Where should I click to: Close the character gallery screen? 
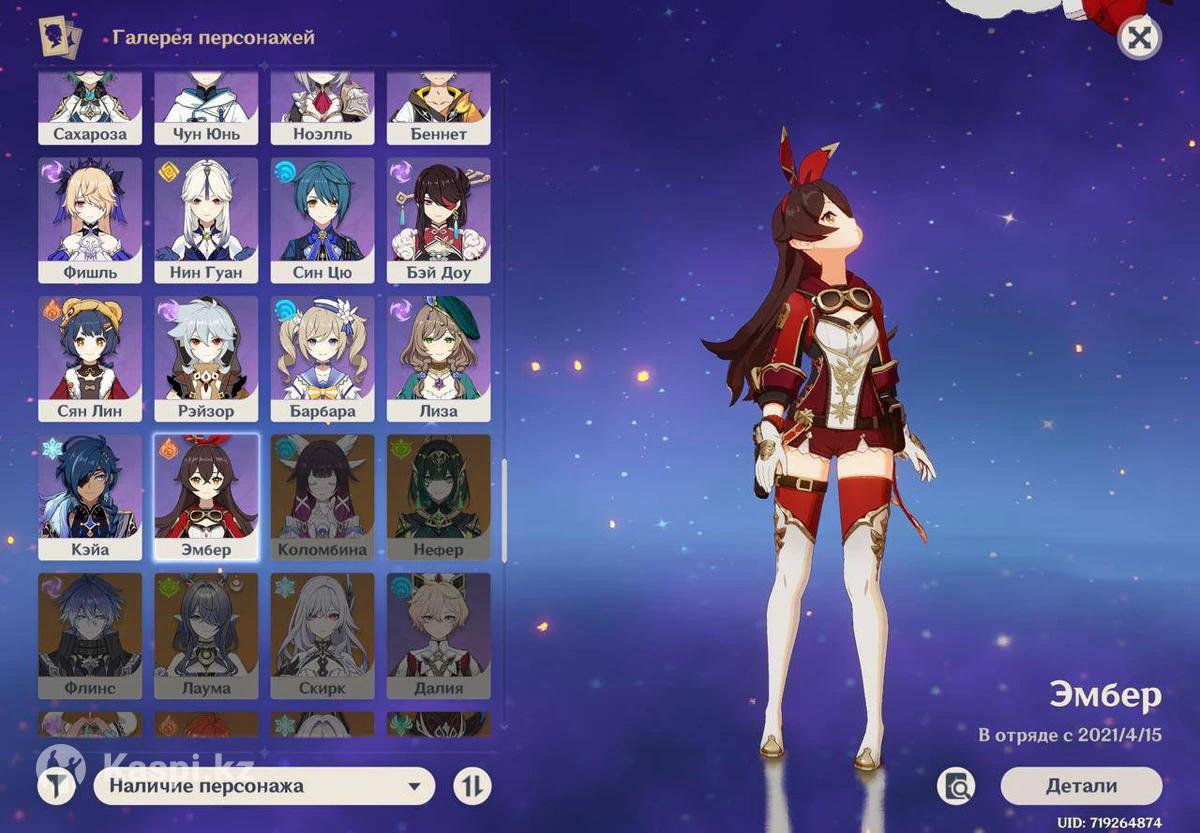pyautogui.click(x=1138, y=39)
